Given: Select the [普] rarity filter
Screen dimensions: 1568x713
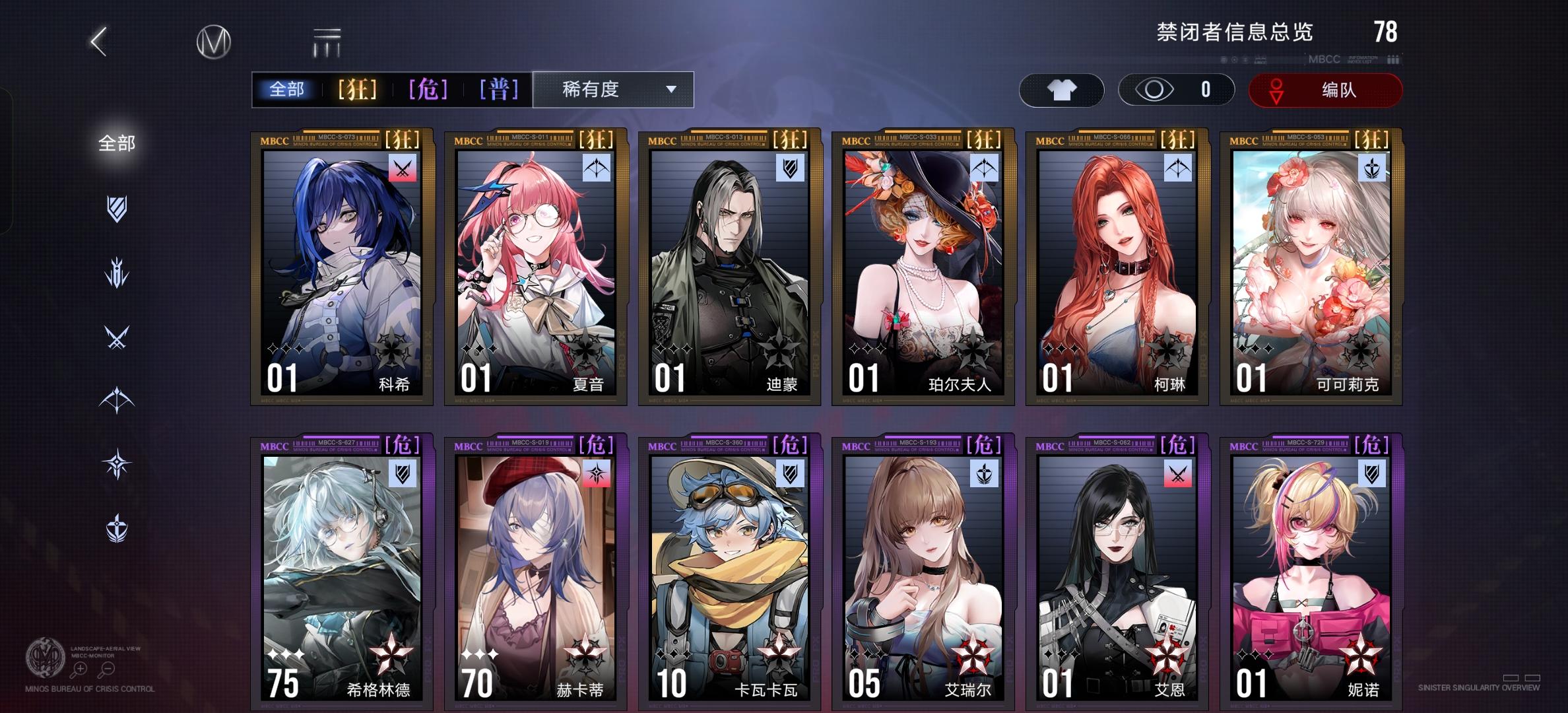Looking at the screenshot, I should point(500,90).
